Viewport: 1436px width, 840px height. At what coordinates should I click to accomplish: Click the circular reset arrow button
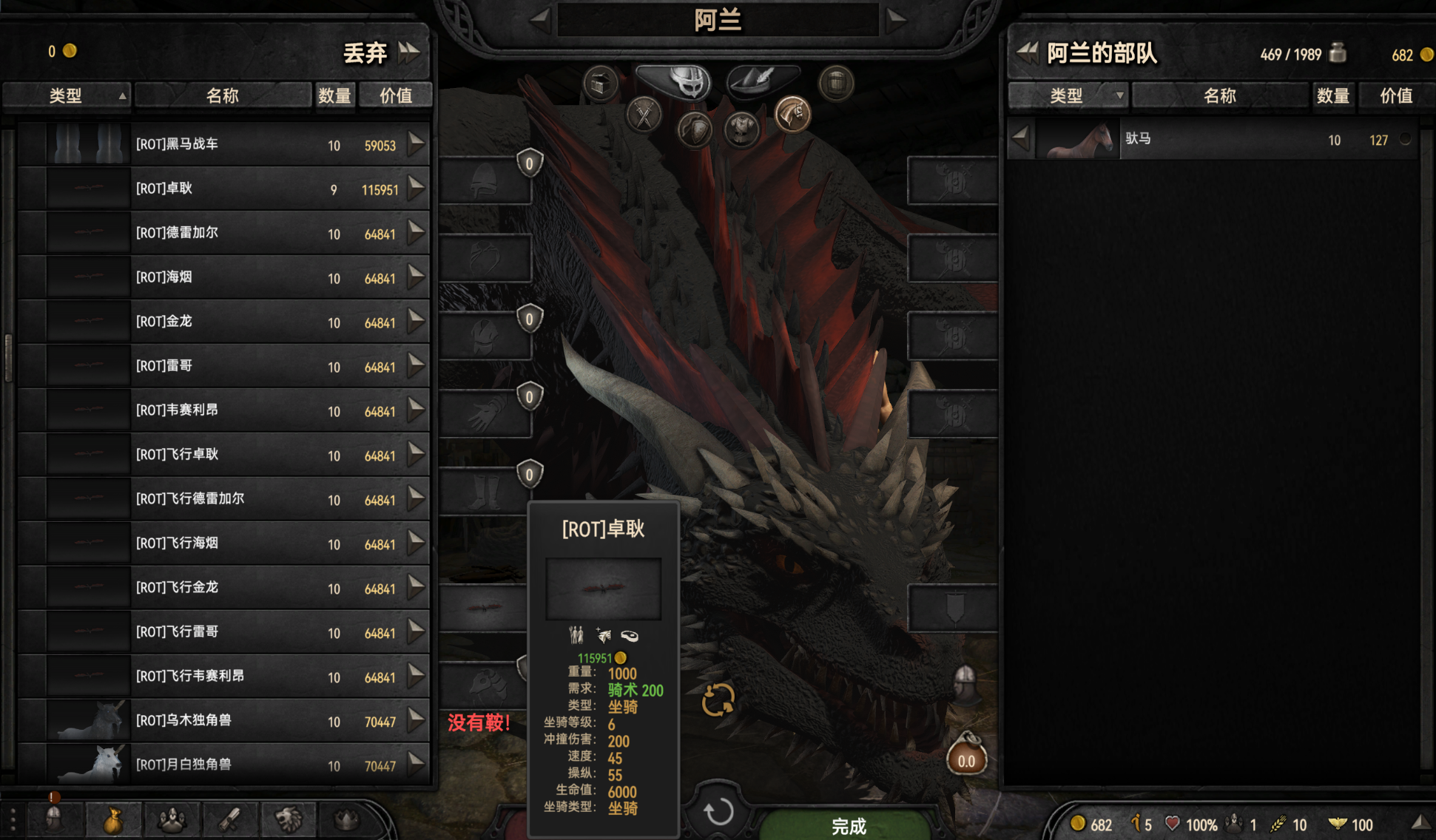(x=717, y=812)
